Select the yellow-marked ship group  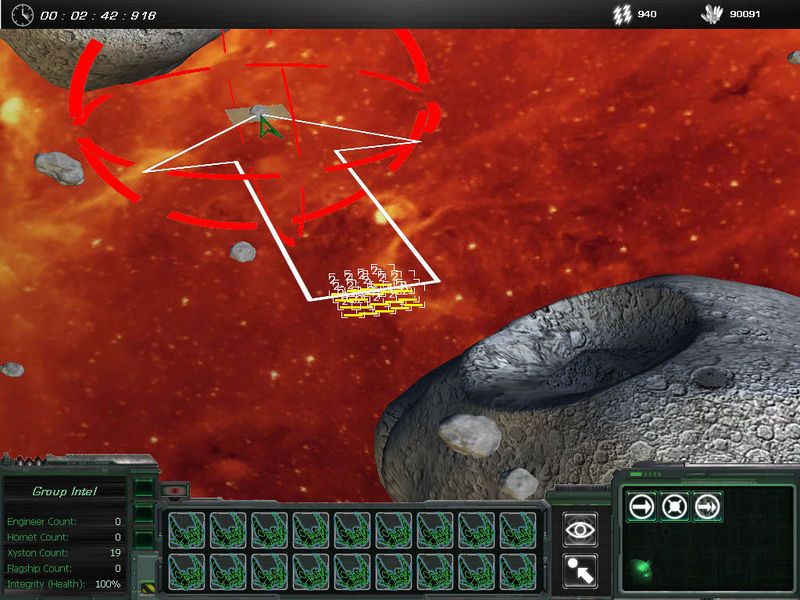pyautogui.click(x=375, y=296)
